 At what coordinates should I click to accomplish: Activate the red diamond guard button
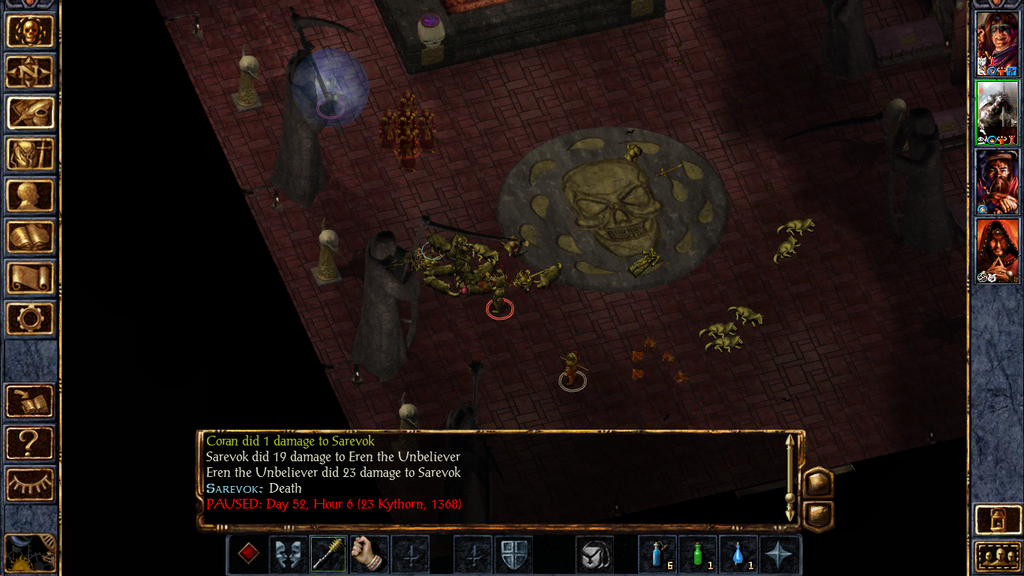click(247, 554)
